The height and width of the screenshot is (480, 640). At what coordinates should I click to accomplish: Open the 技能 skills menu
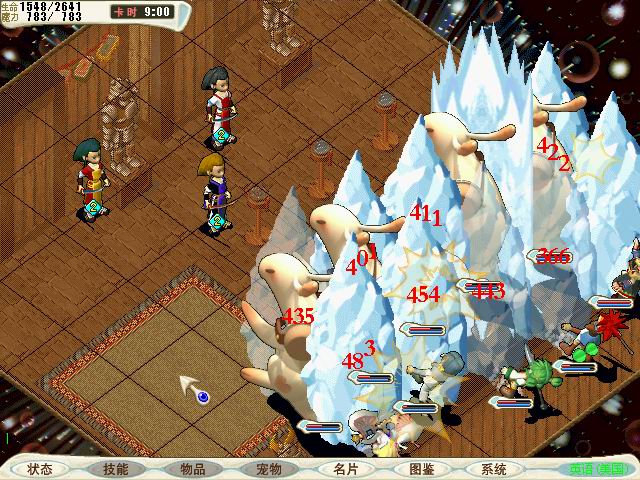click(x=116, y=468)
